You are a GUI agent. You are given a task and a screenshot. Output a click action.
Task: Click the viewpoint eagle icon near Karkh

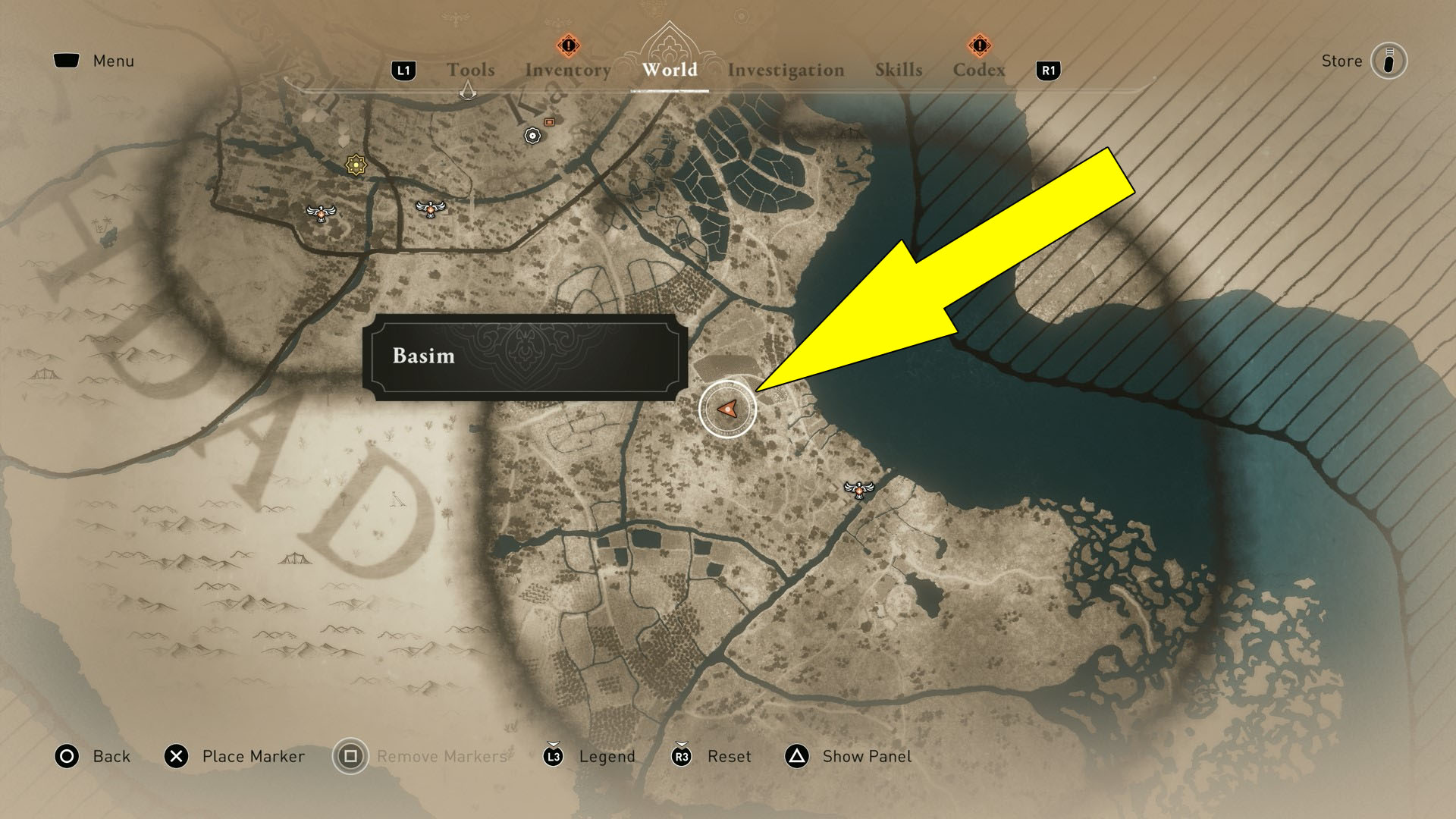[x=430, y=207]
